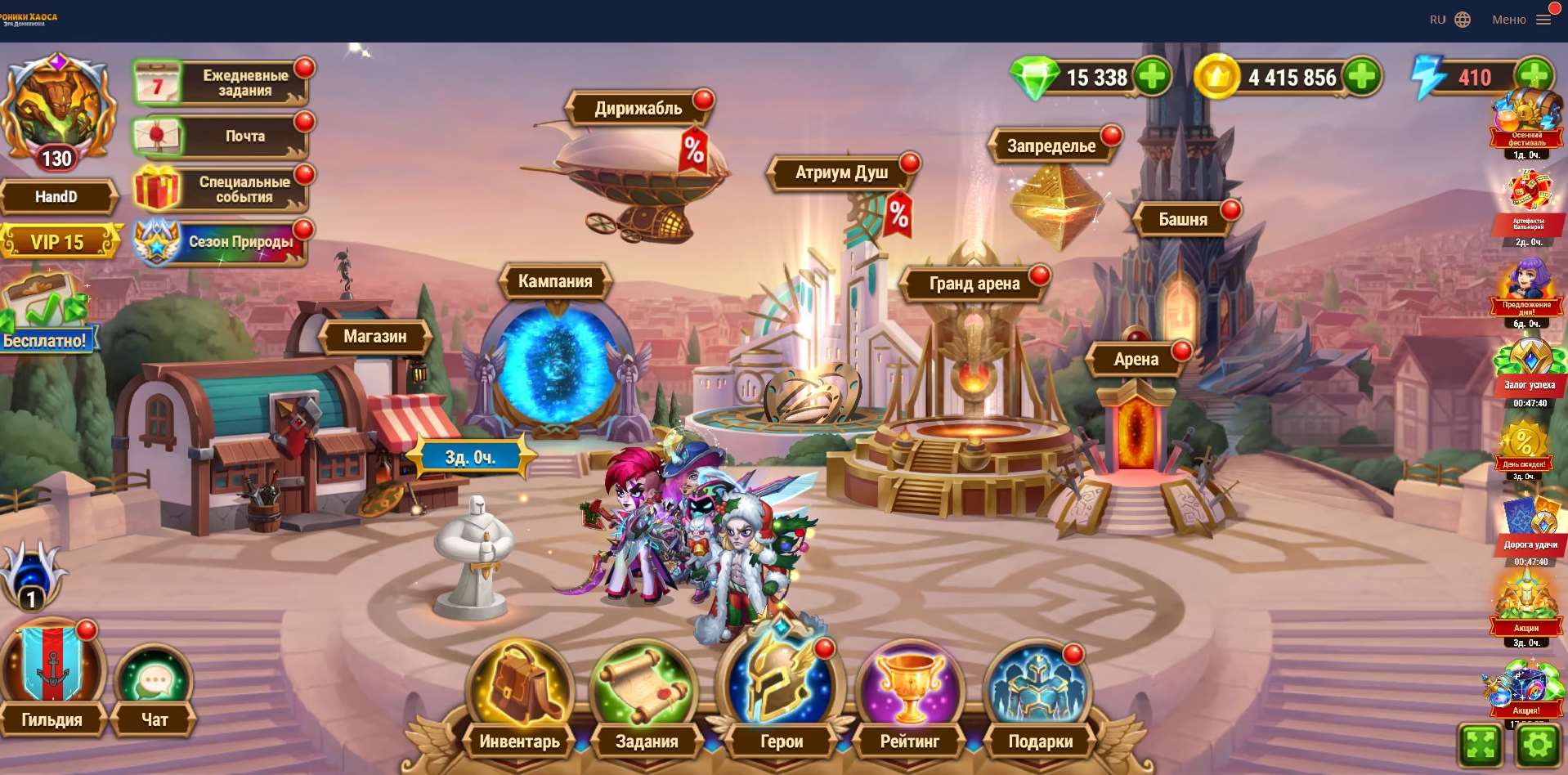Open the Heroes (Герои) roster

(781, 688)
